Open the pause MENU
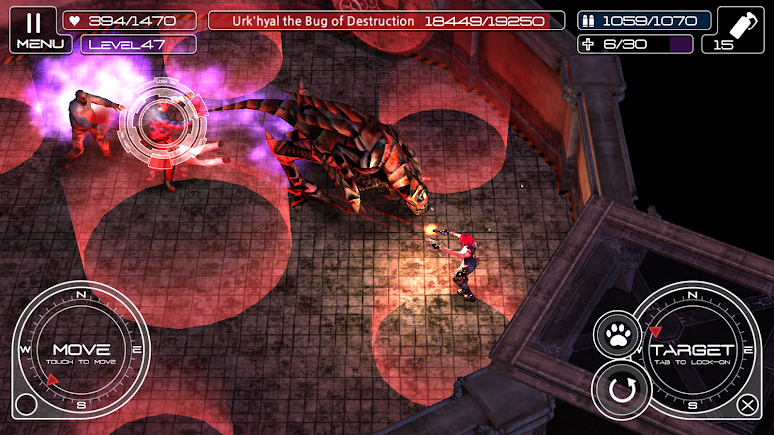 (x=32, y=29)
